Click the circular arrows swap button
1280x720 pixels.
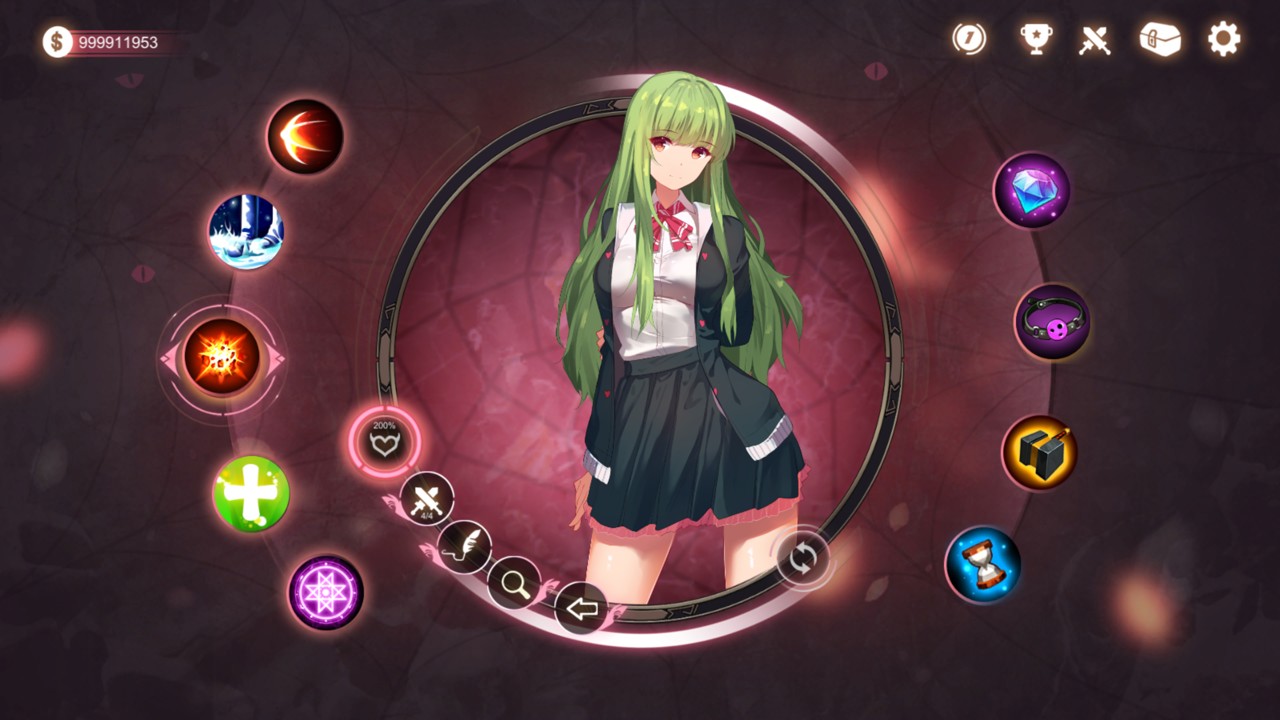803,559
